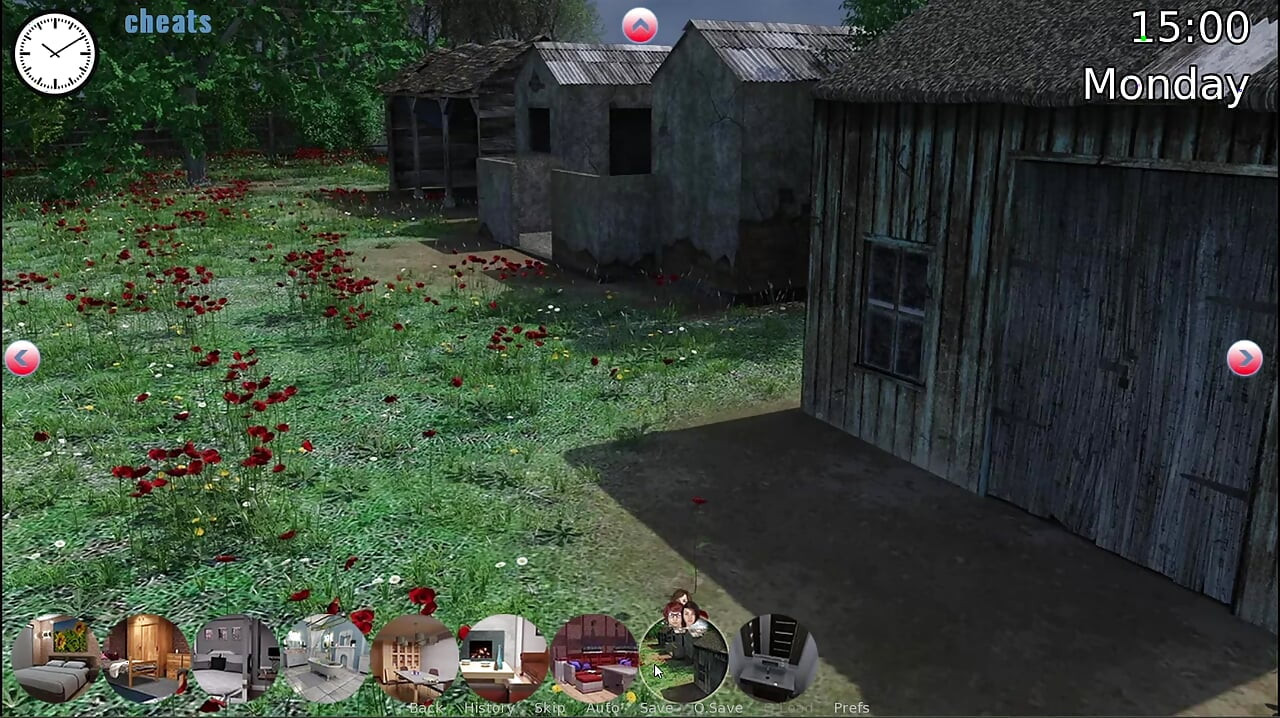Open the cheats menu
The width and height of the screenshot is (1280, 718).
coord(167,22)
